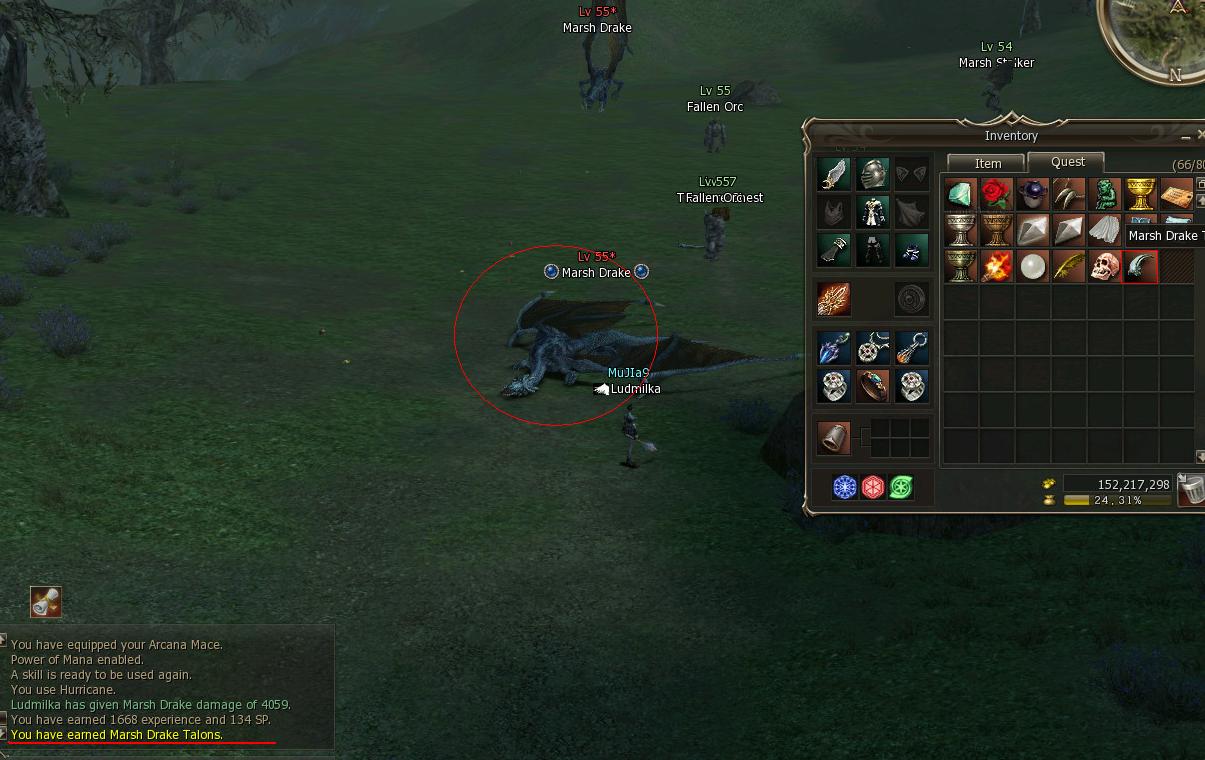This screenshot has height=760, width=1205.
Task: Select the equipped white robe armor
Action: (872, 212)
